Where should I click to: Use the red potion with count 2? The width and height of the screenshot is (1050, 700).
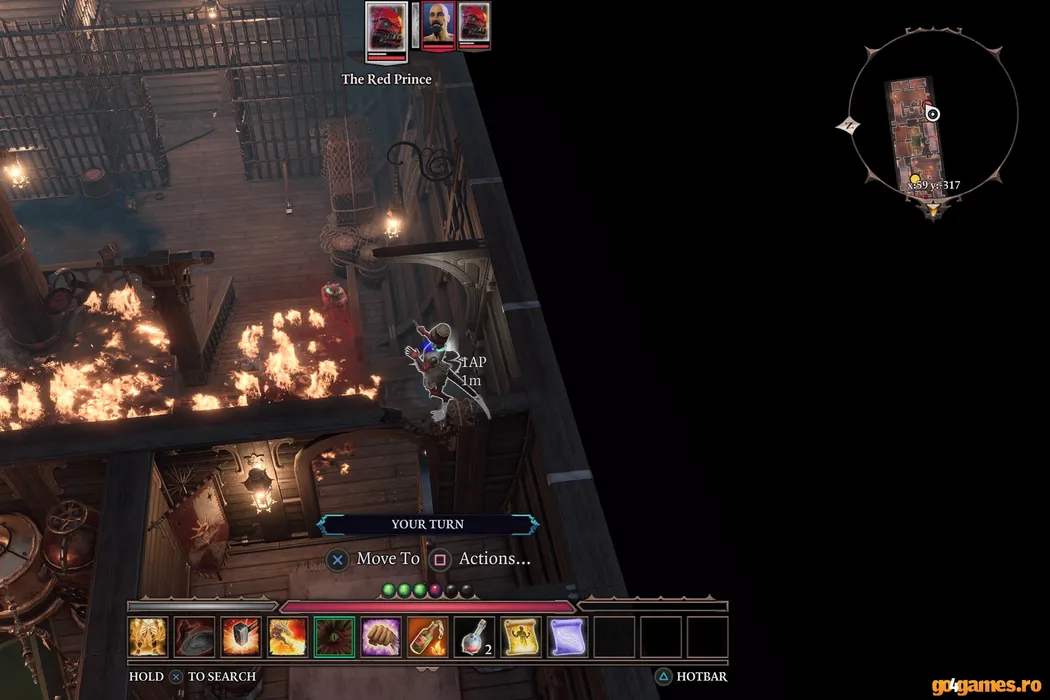473,636
